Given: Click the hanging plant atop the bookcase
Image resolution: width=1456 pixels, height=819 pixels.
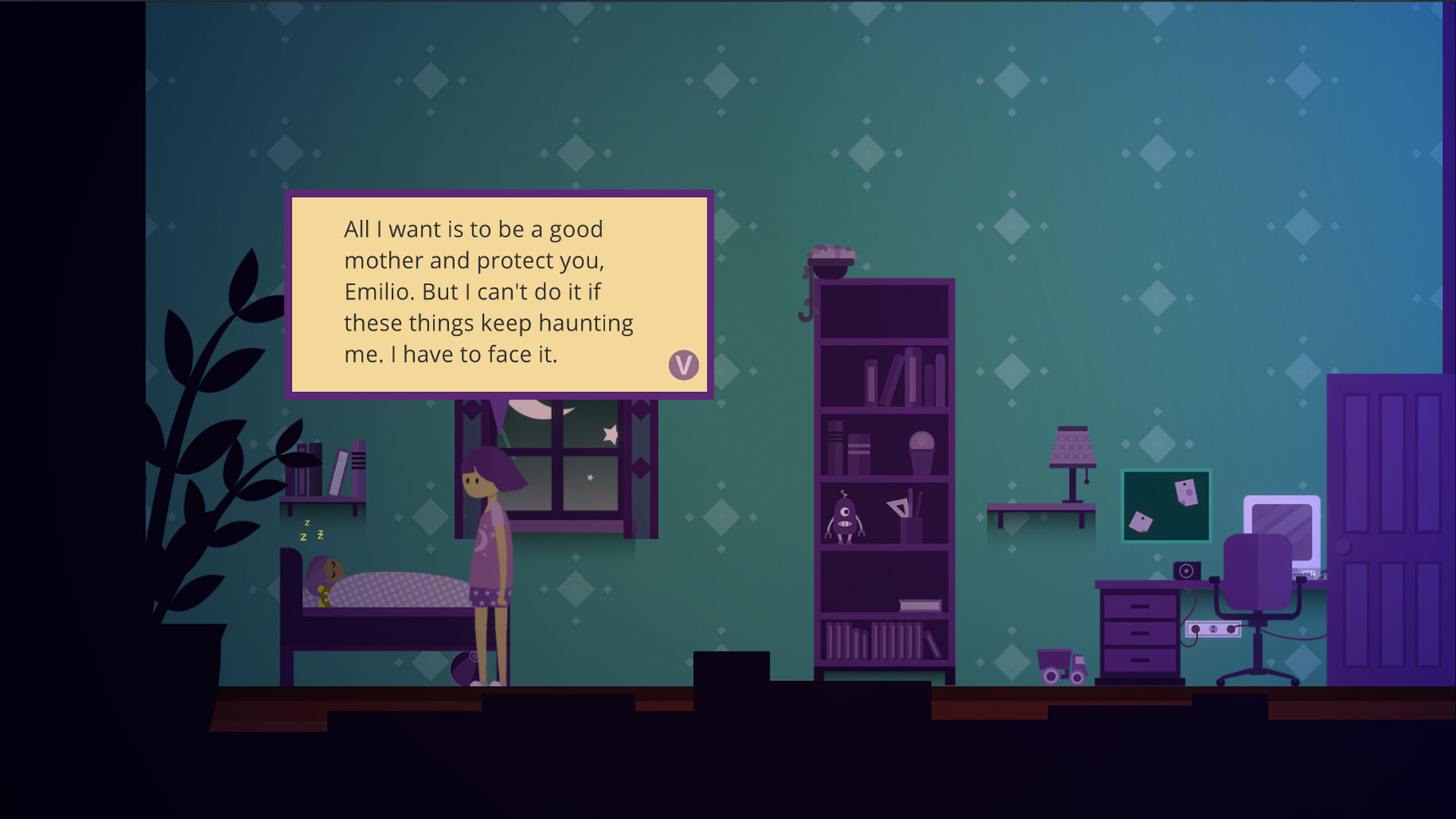Looking at the screenshot, I should (x=832, y=258).
